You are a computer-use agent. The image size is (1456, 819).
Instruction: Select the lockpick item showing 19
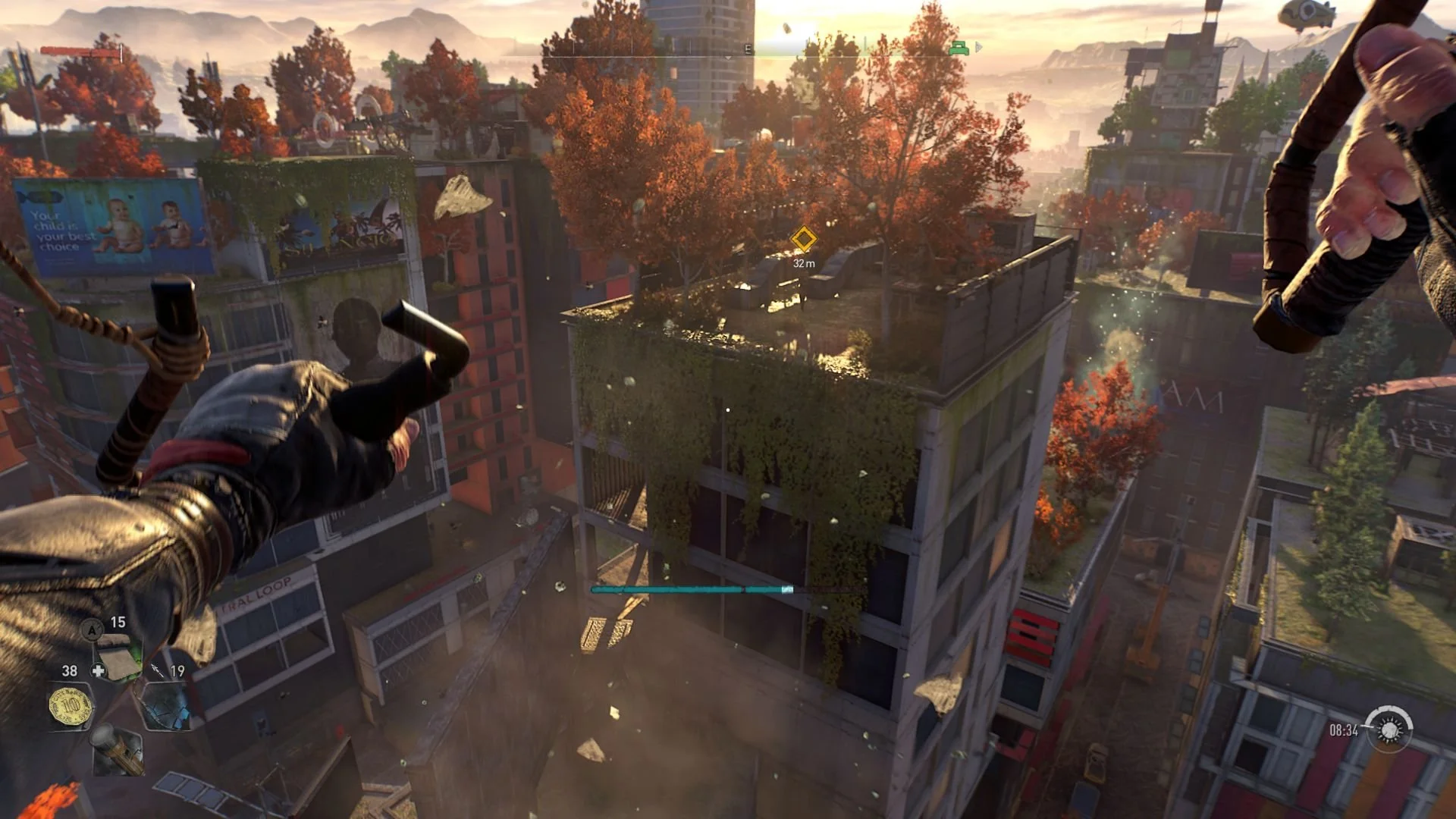pyautogui.click(x=168, y=707)
